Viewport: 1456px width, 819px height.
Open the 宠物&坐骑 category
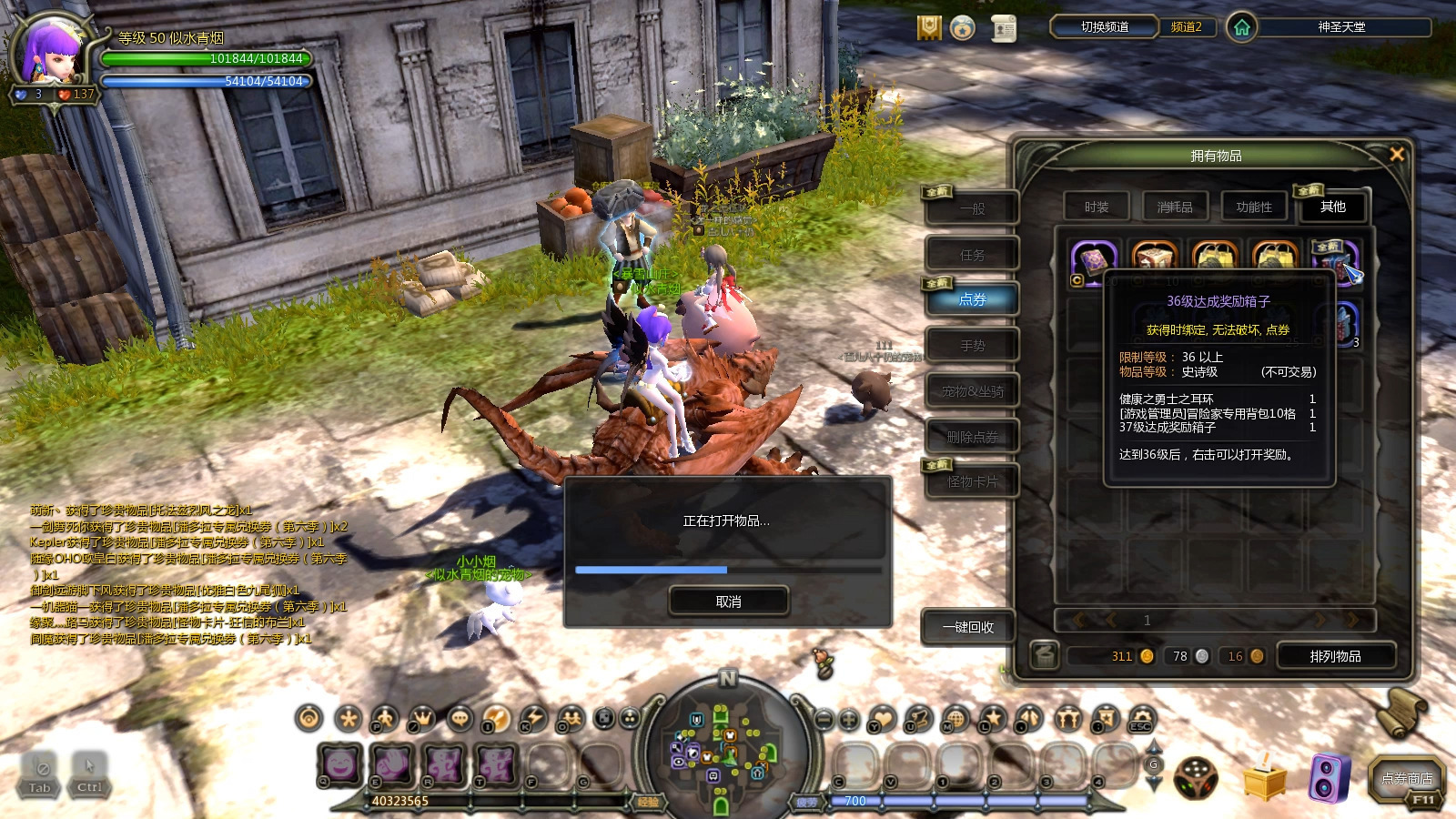coord(972,391)
